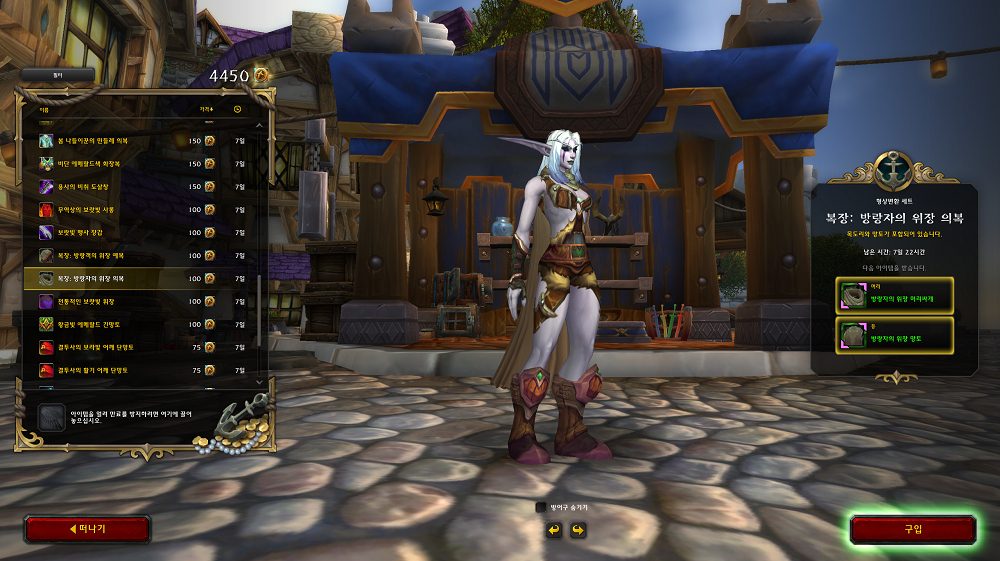
Task: Sort the list by the 이름 column
Action: coord(44,109)
